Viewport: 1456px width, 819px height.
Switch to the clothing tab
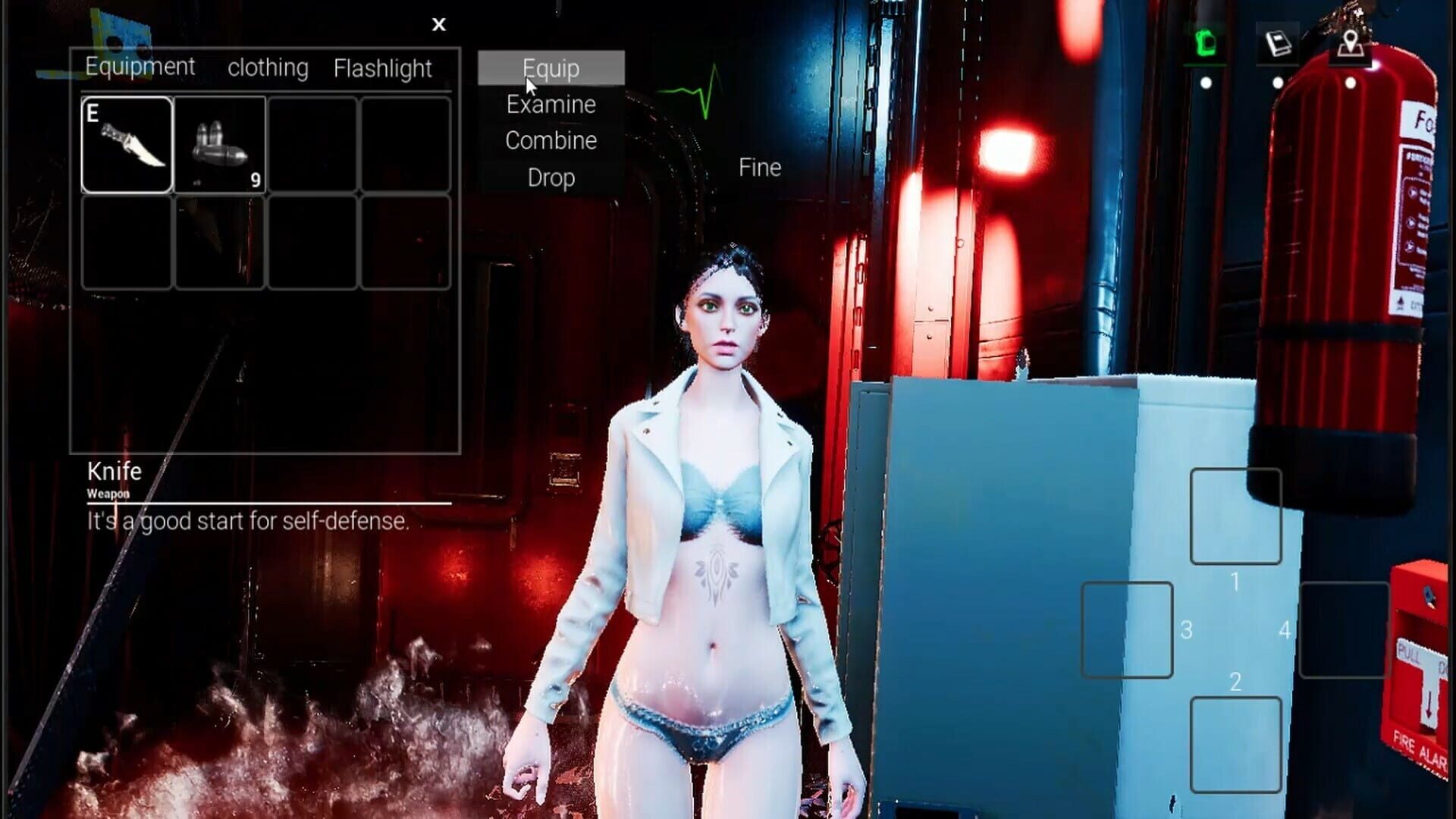point(268,68)
